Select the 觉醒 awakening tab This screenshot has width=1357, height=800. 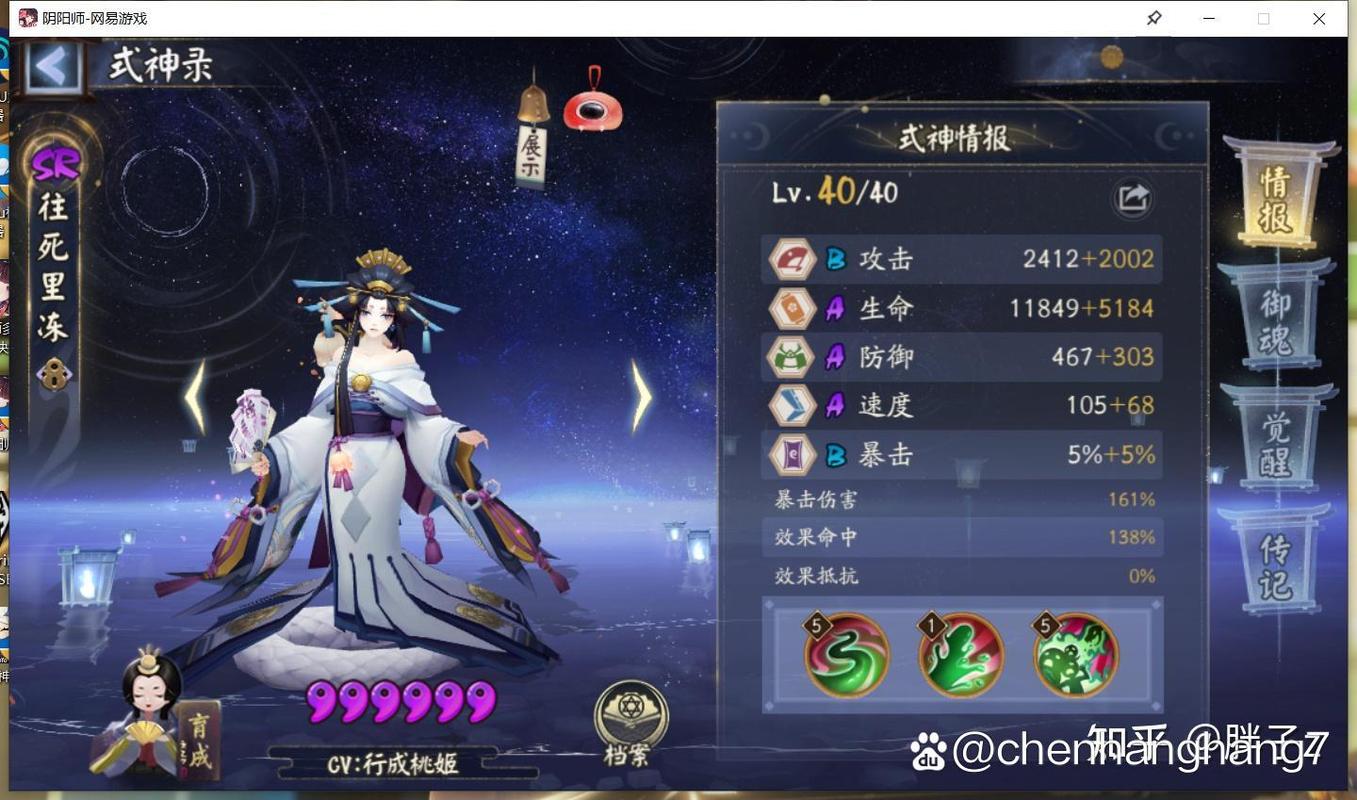coord(1275,444)
